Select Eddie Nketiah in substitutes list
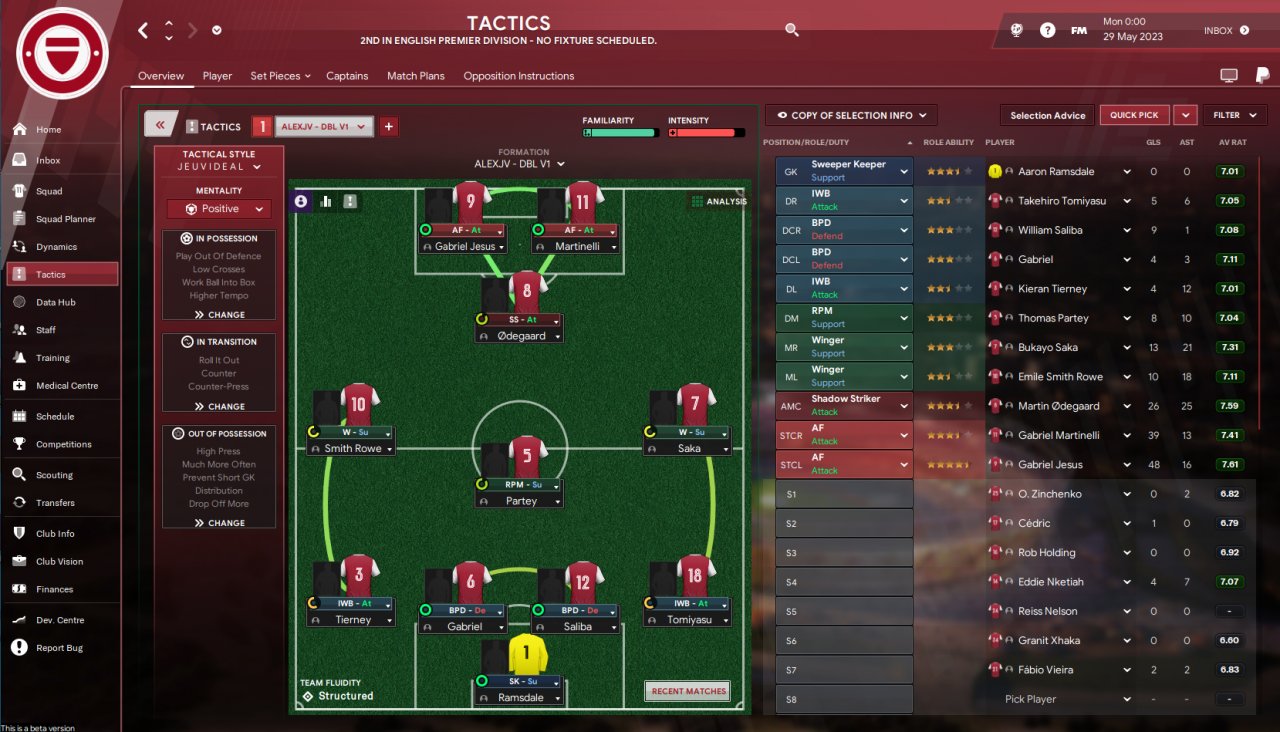This screenshot has width=1280, height=732. (x=1050, y=582)
